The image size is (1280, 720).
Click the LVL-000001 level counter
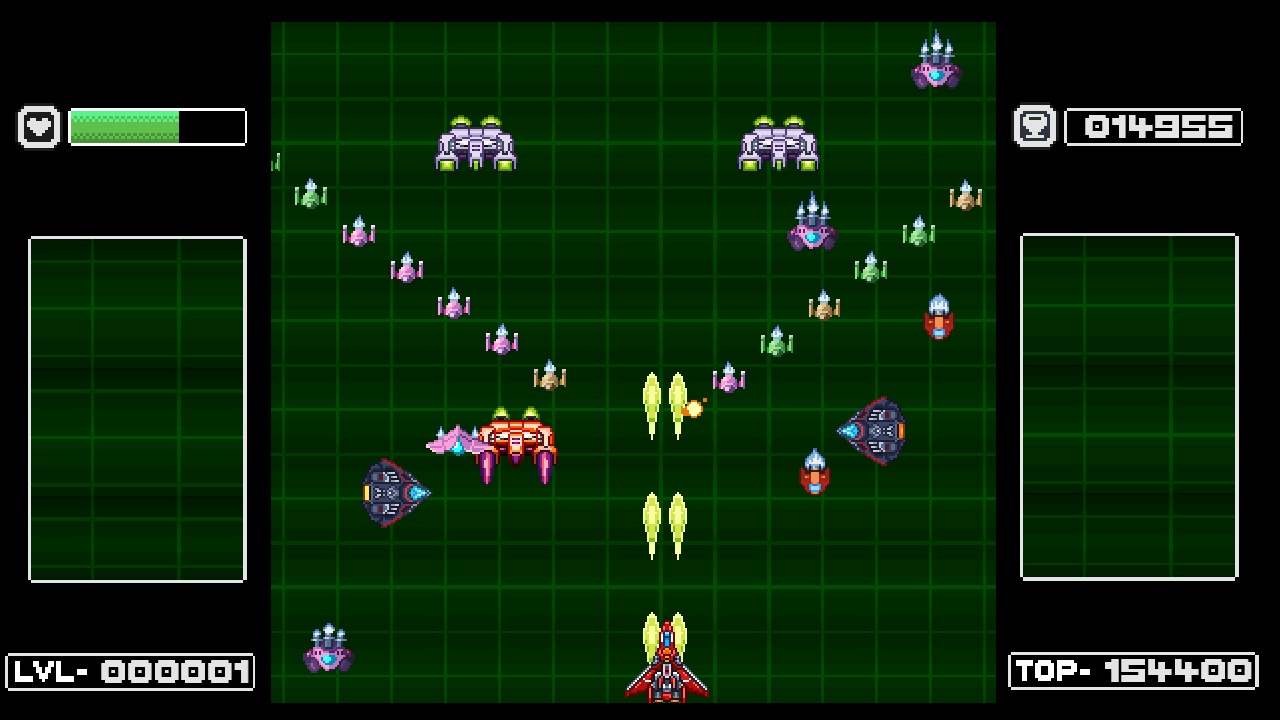tap(130, 672)
